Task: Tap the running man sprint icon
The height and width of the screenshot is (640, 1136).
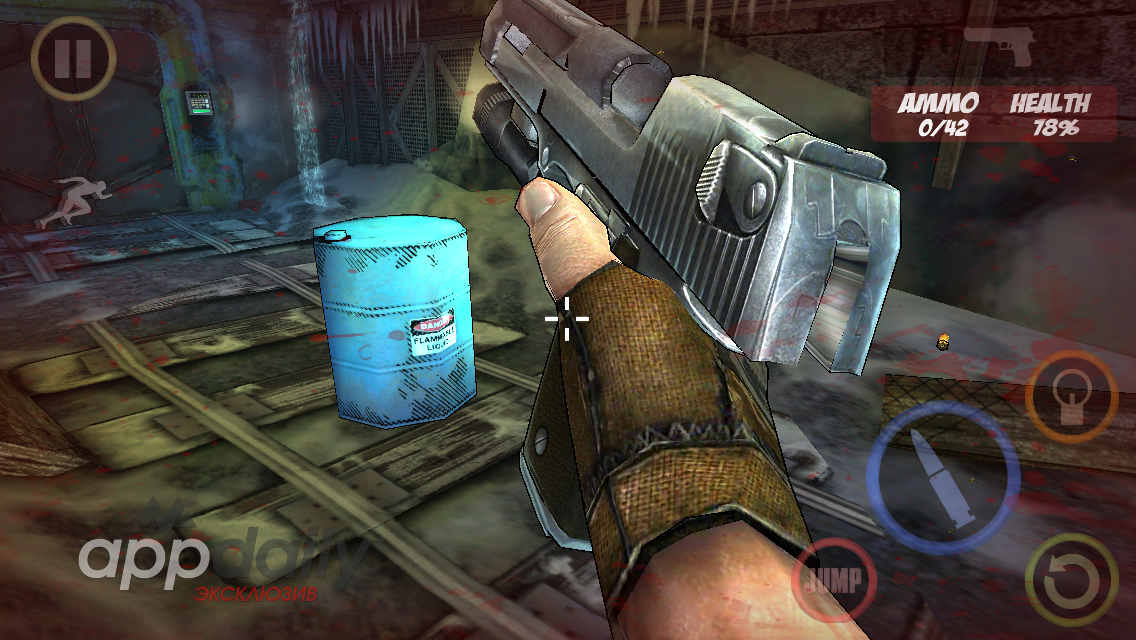Action: click(66, 200)
